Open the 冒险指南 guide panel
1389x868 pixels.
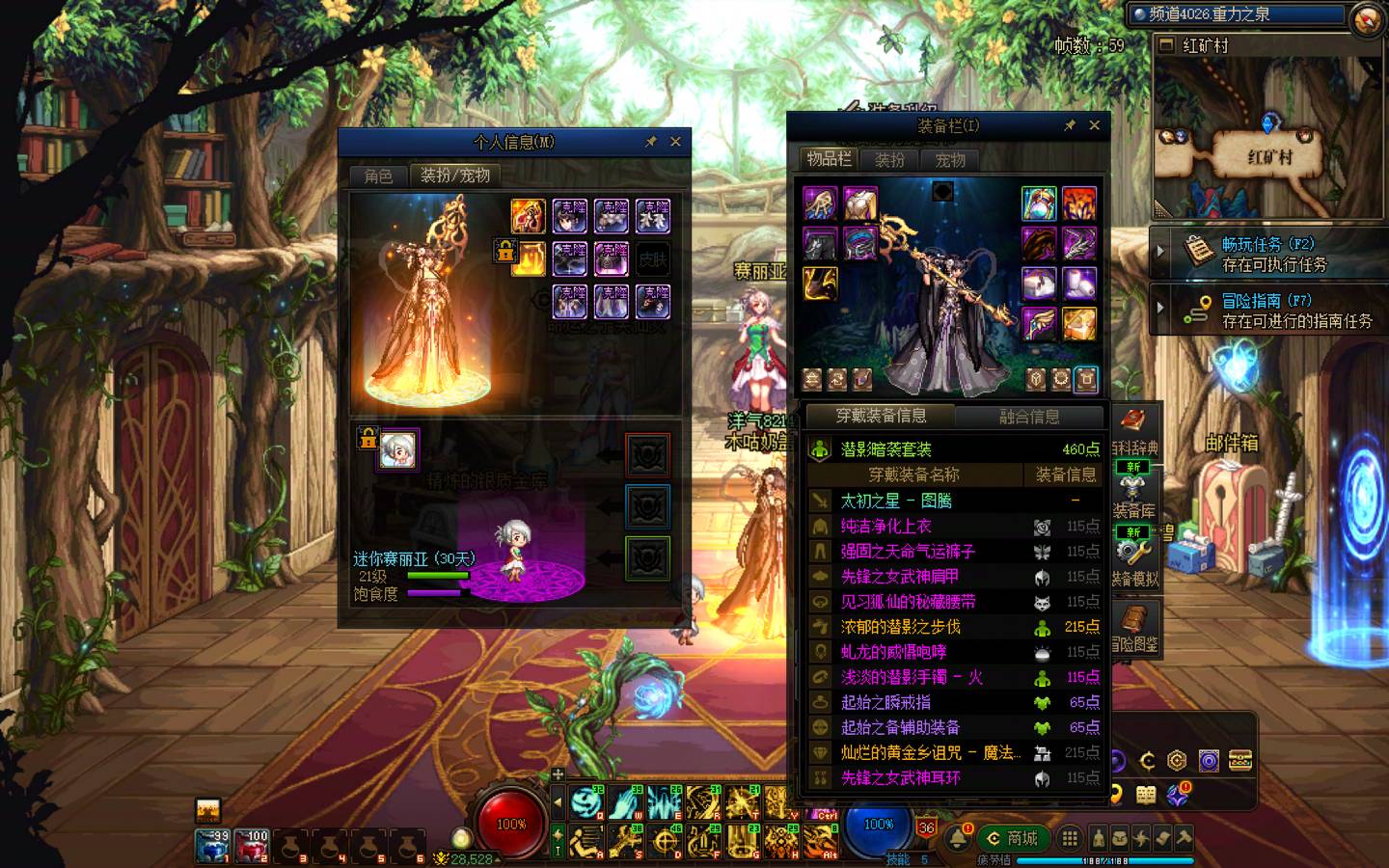(1273, 310)
